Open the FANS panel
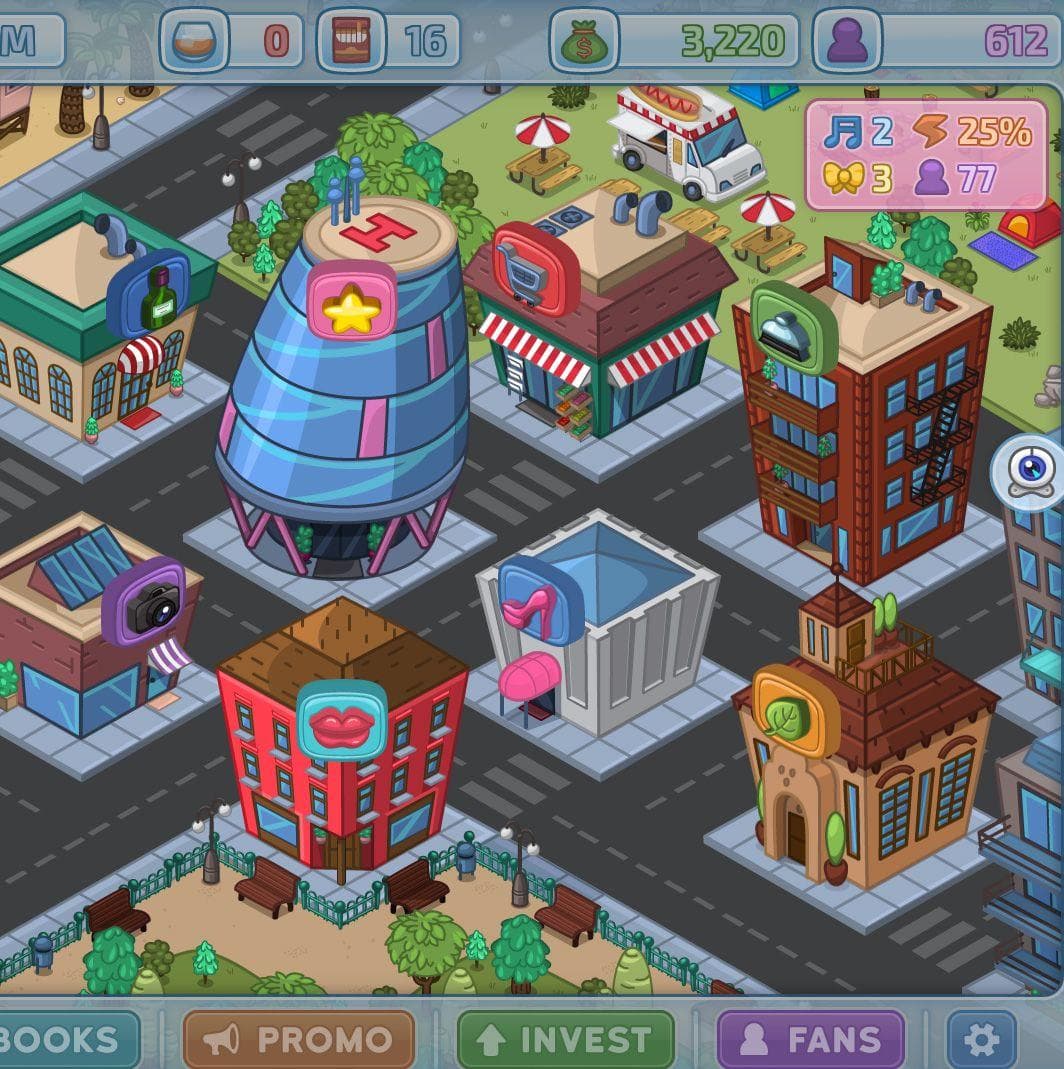Screen dimensions: 1064x1069 click(x=810, y=1039)
